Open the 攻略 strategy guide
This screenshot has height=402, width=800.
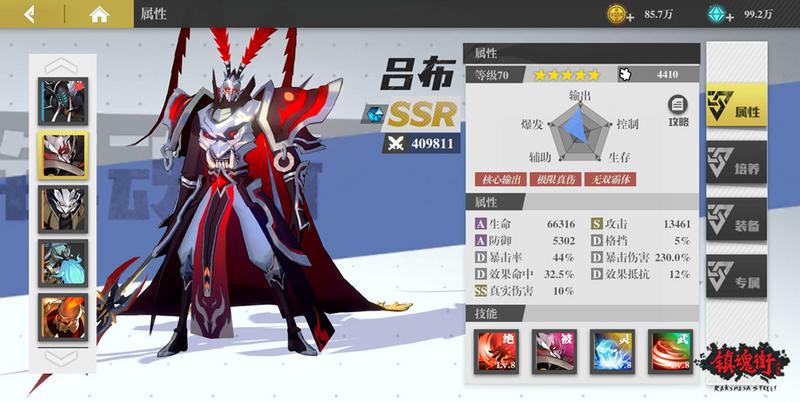tap(678, 110)
